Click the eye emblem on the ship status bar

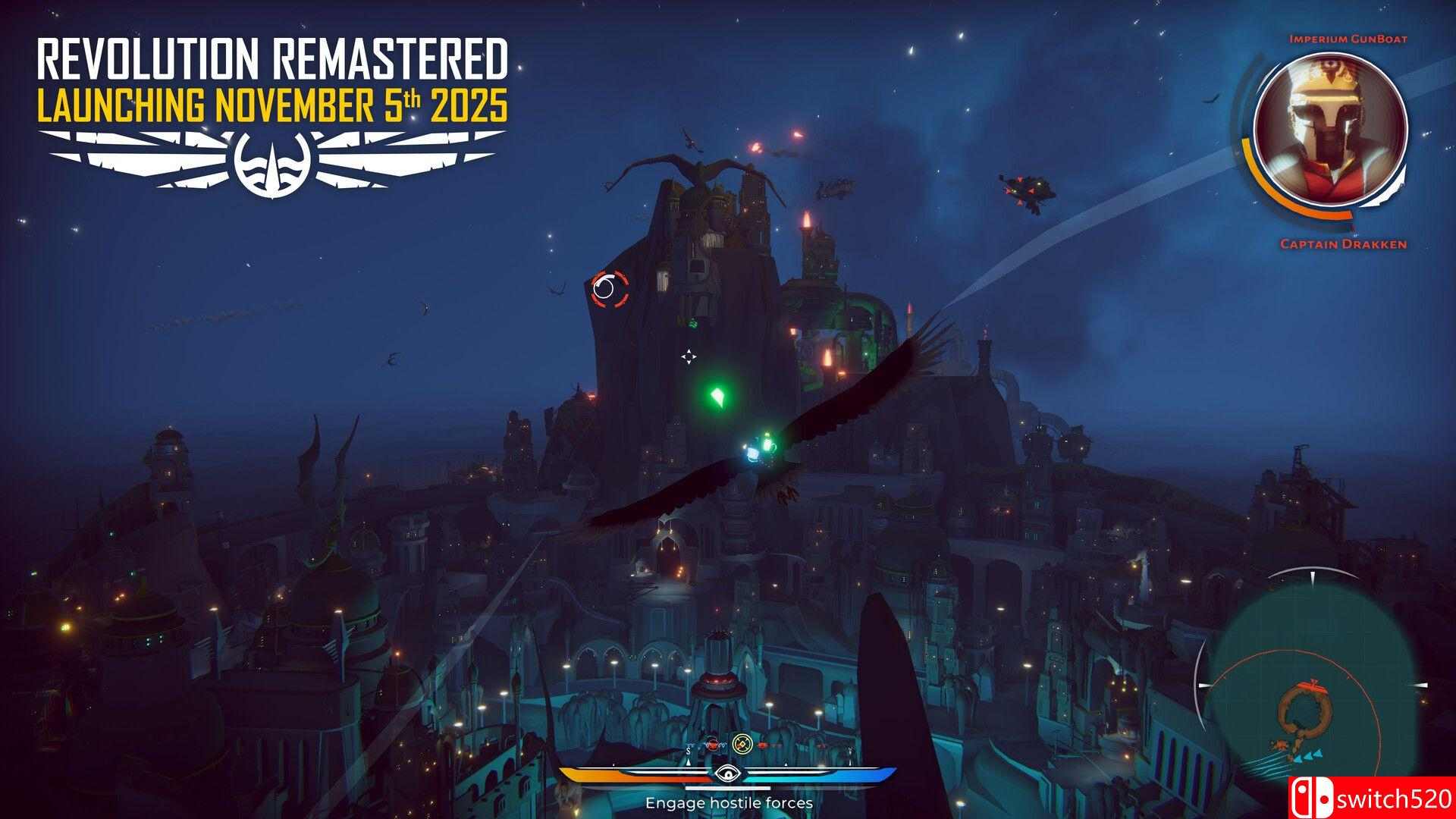[728, 773]
